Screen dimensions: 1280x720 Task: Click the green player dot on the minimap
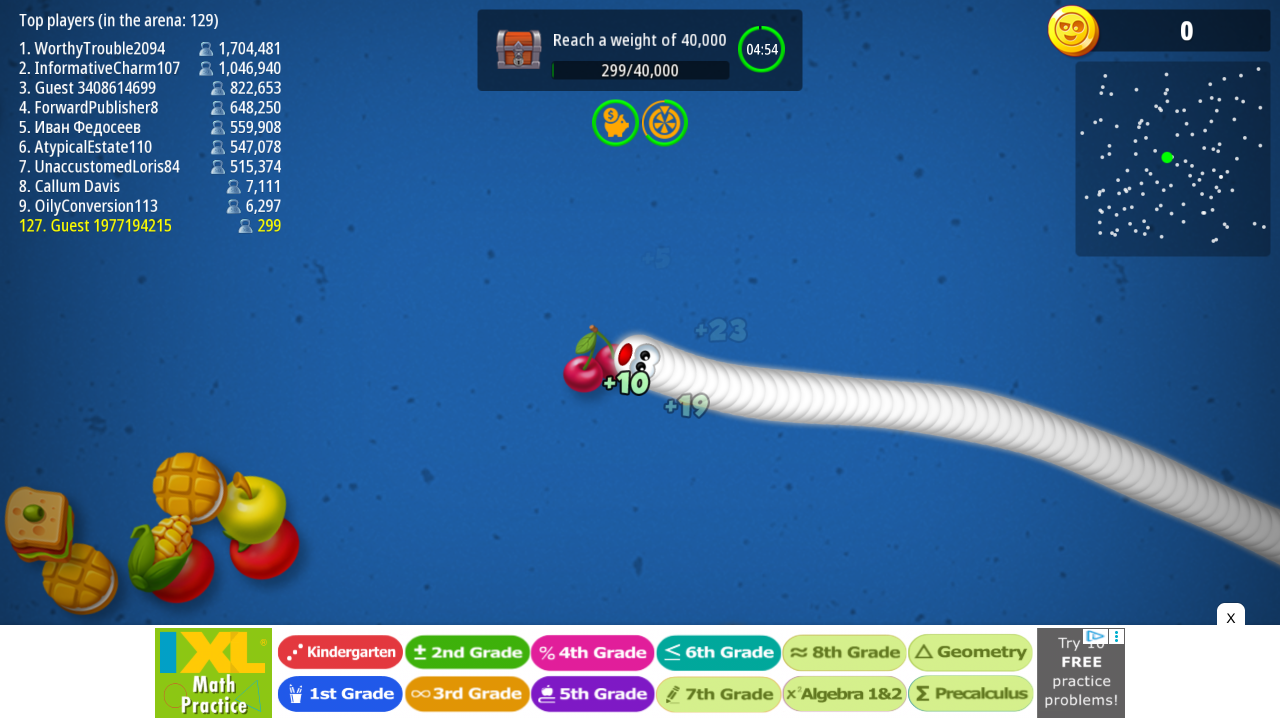pyautogui.click(x=1166, y=156)
